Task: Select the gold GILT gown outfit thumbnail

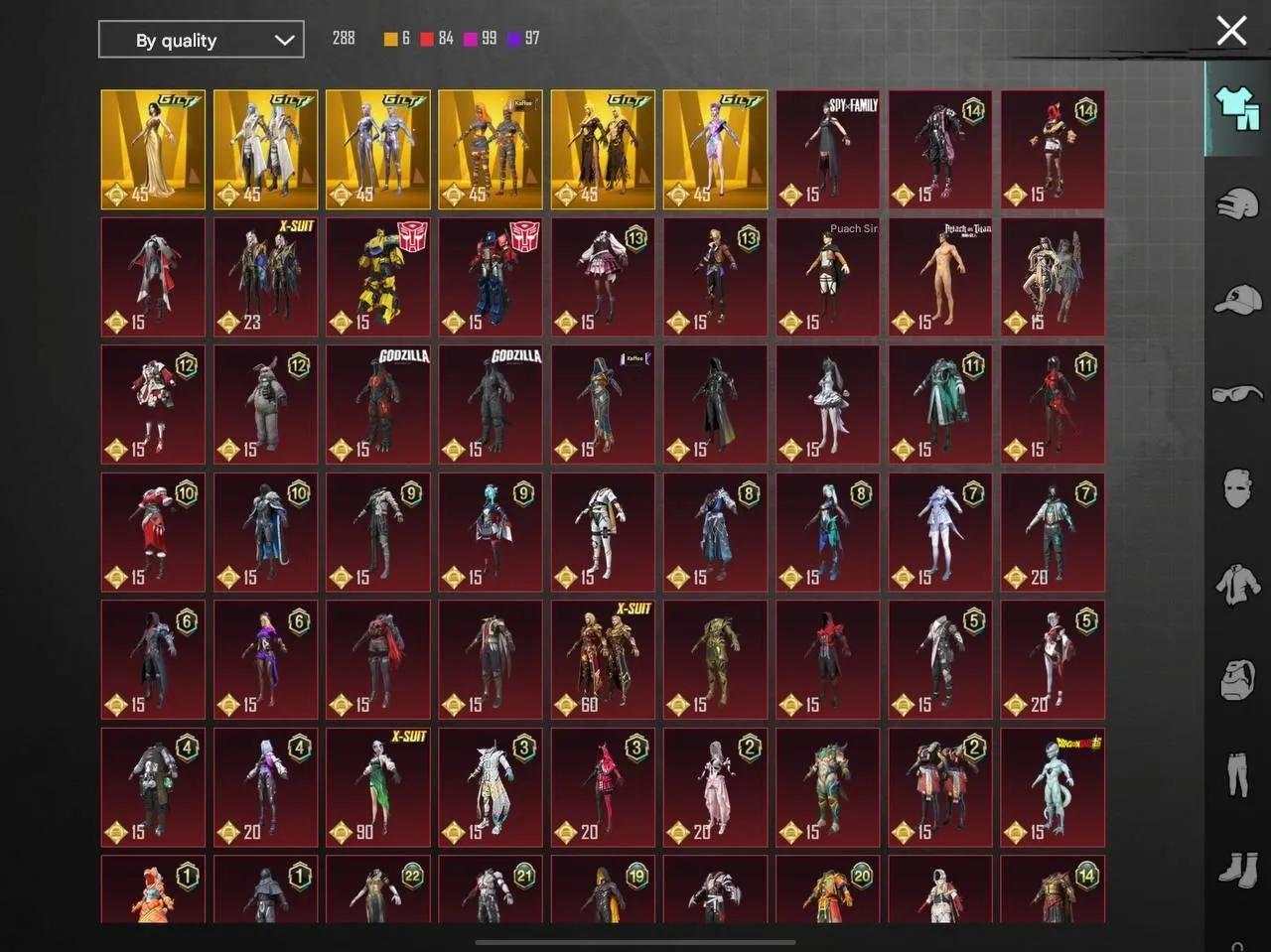Action: [152, 149]
